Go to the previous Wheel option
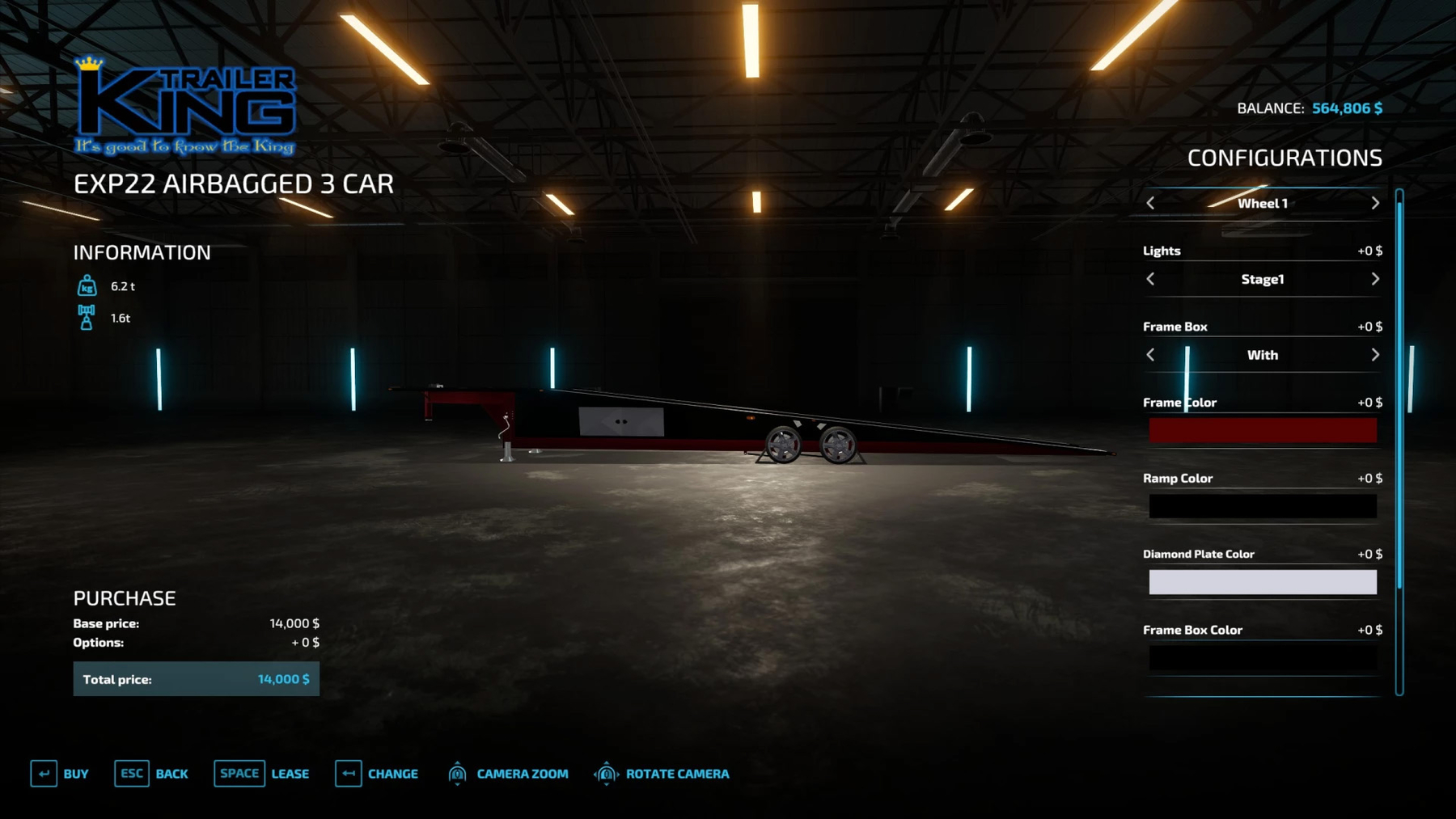1456x819 pixels. pyautogui.click(x=1150, y=203)
